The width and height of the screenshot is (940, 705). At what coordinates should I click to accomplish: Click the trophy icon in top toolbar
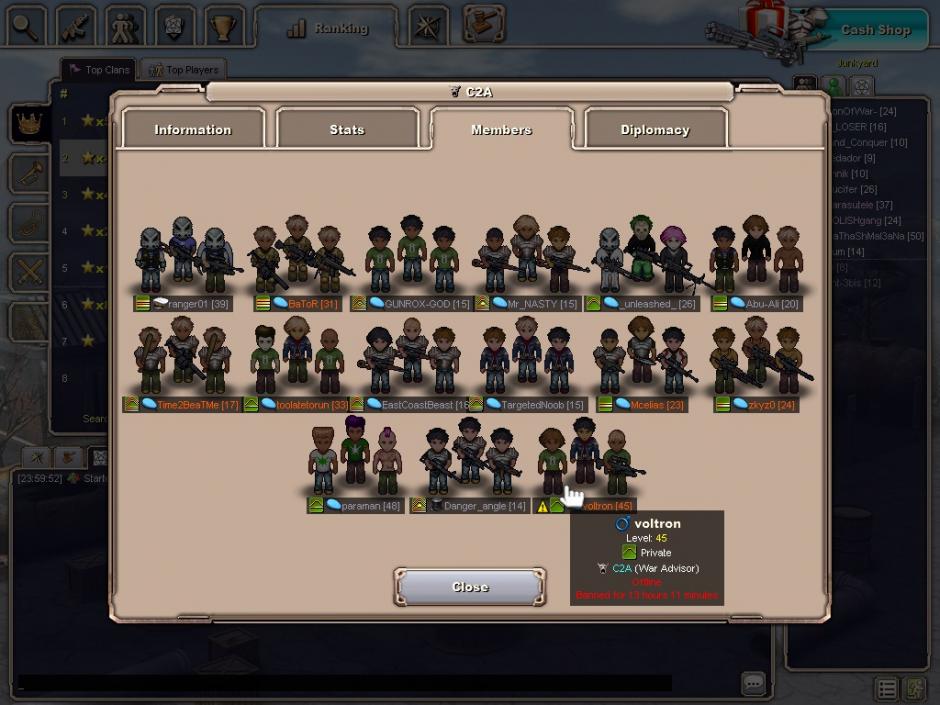pyautogui.click(x=224, y=27)
